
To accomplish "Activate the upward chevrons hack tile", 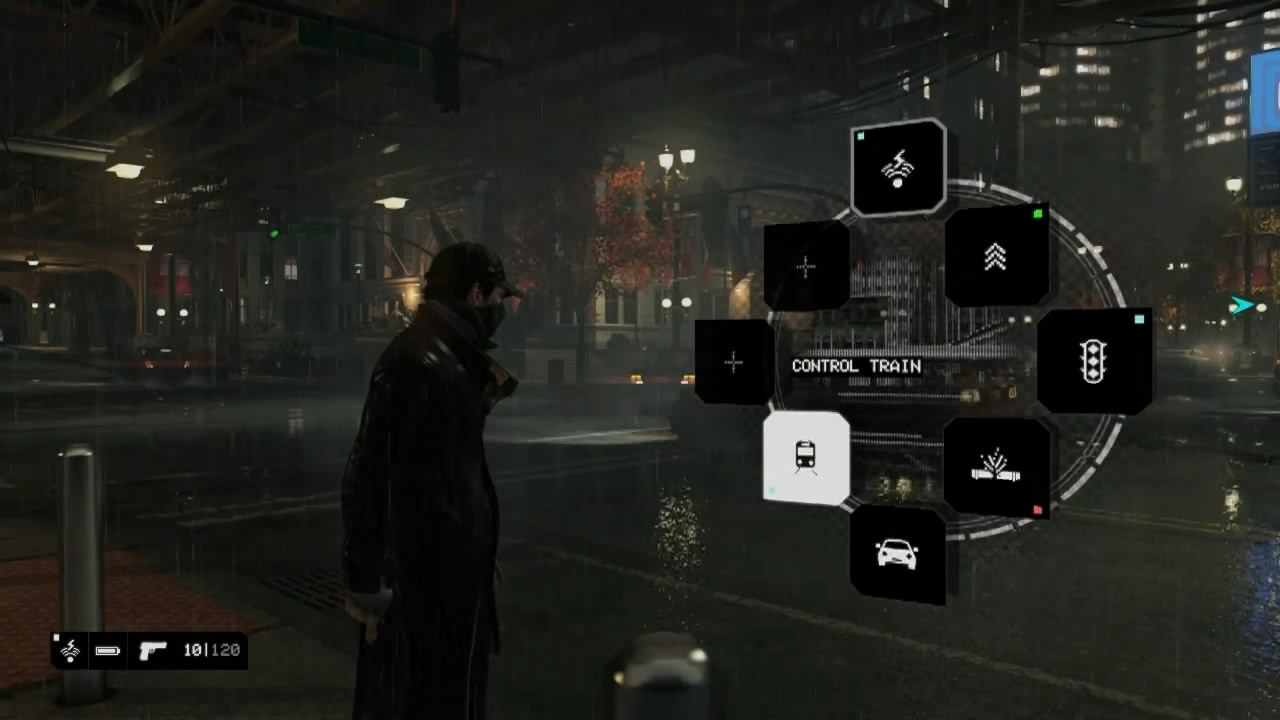I will [995, 257].
